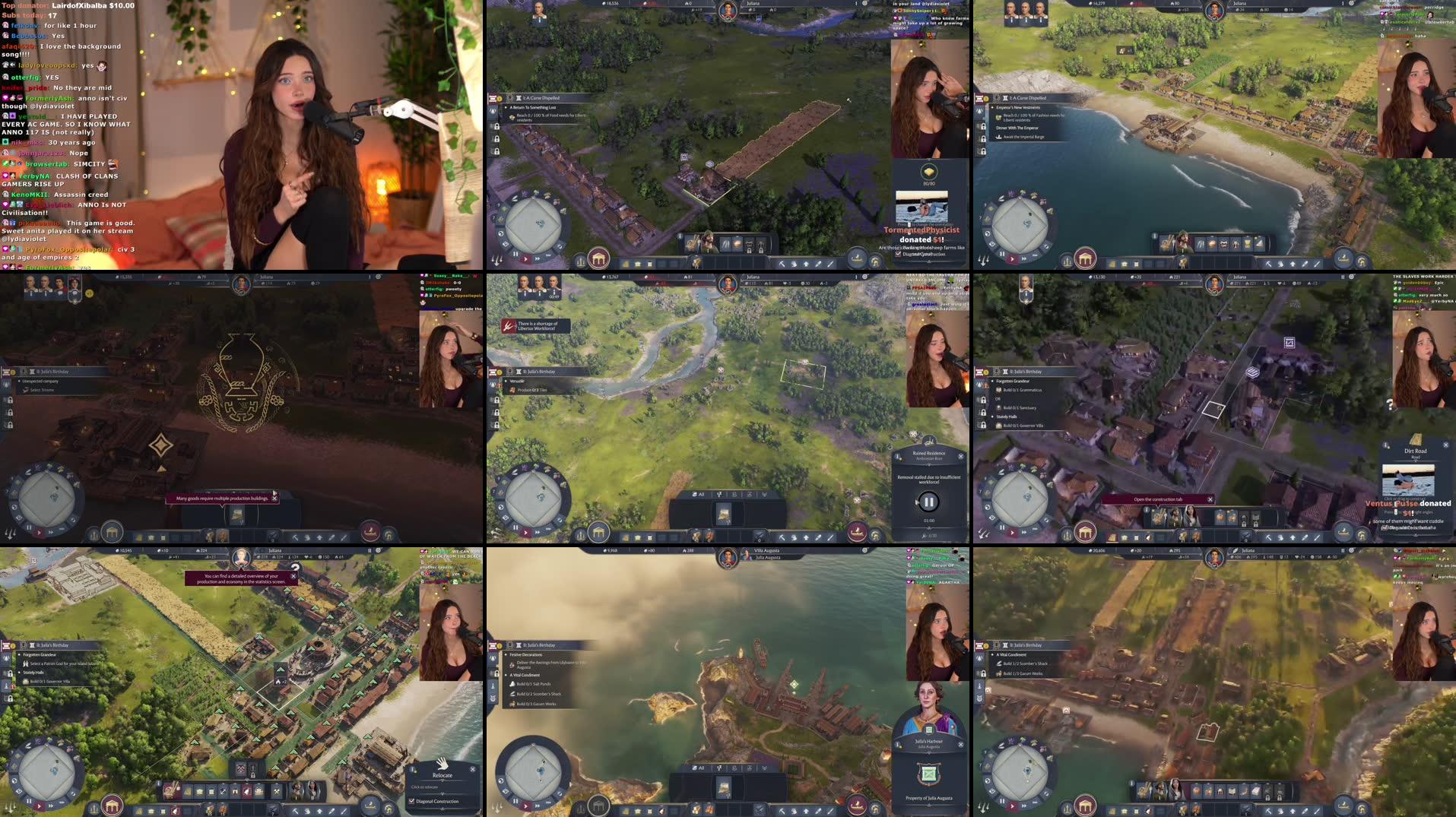Select the Julia's Harbour green emblem
Image resolution: width=1456 pixels, height=817 pixels.
[928, 774]
